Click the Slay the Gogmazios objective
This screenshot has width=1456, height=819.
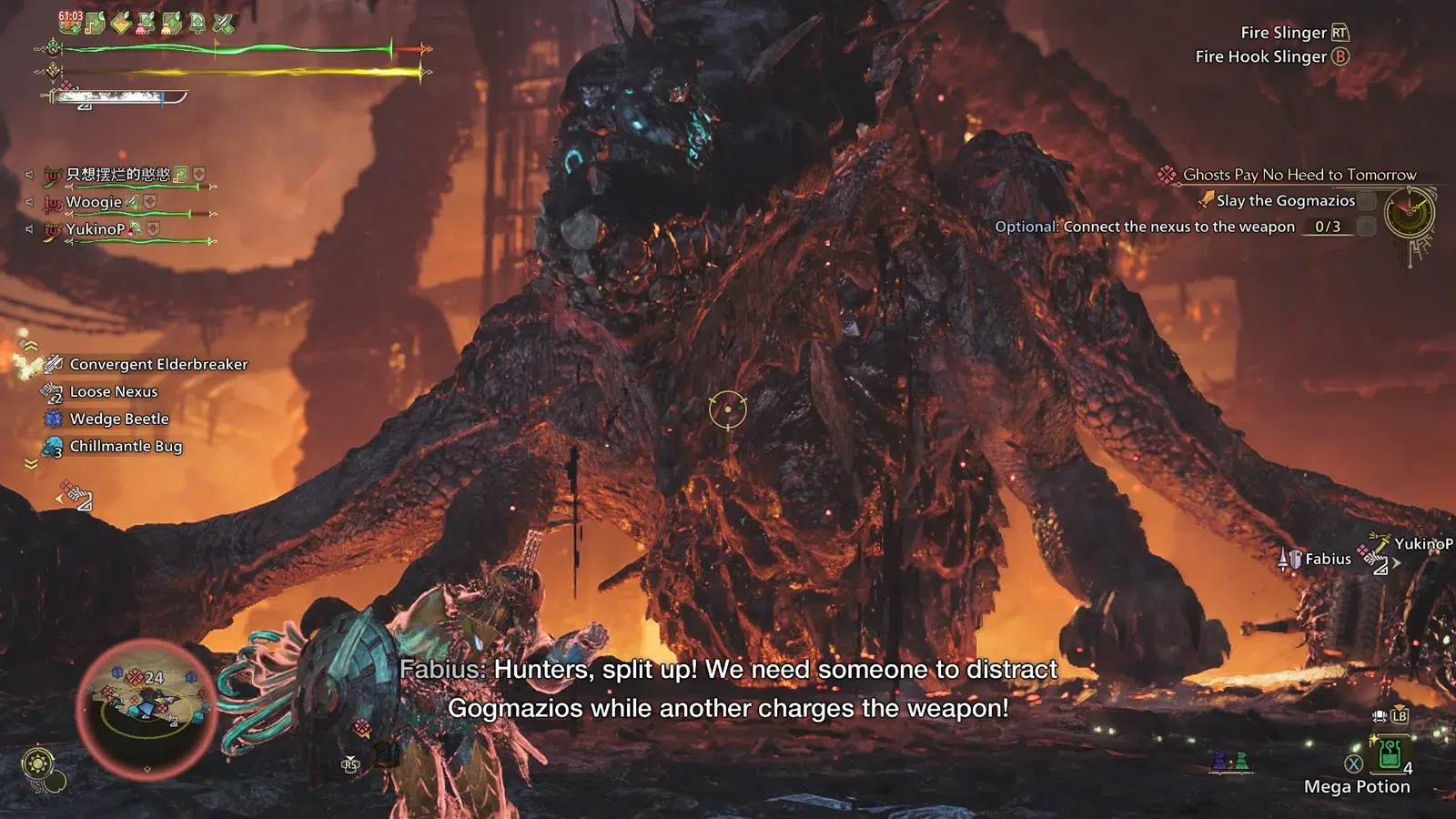click(x=1285, y=201)
